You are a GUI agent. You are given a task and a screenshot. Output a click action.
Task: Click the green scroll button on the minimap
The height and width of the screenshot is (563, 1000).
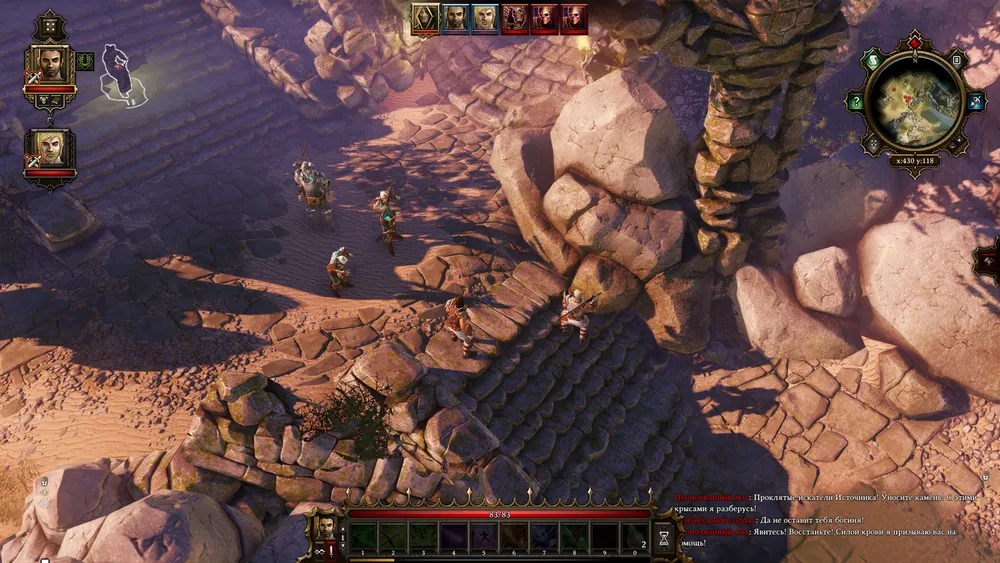pyautogui.click(x=871, y=59)
